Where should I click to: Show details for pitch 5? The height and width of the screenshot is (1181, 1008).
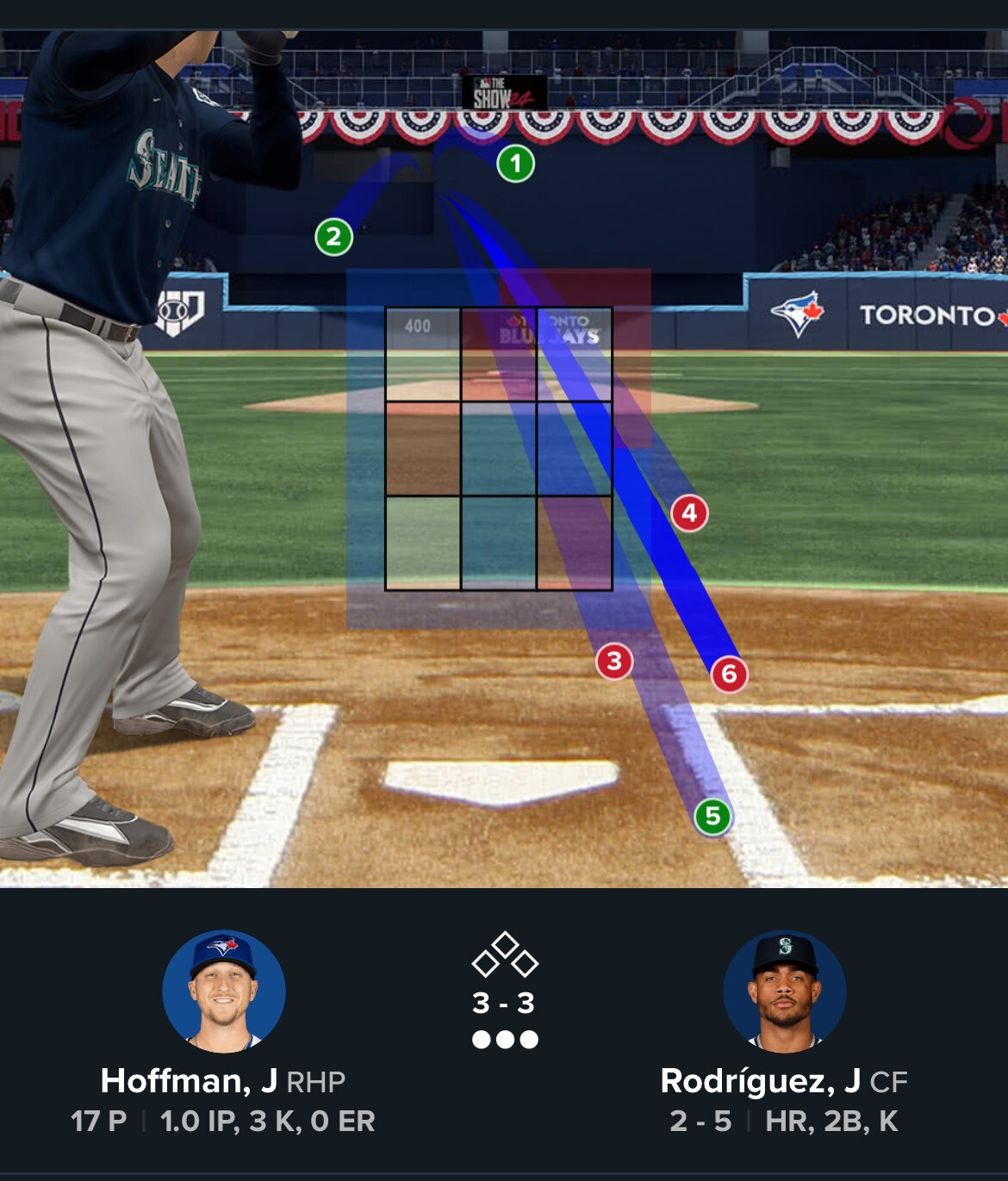tap(712, 816)
